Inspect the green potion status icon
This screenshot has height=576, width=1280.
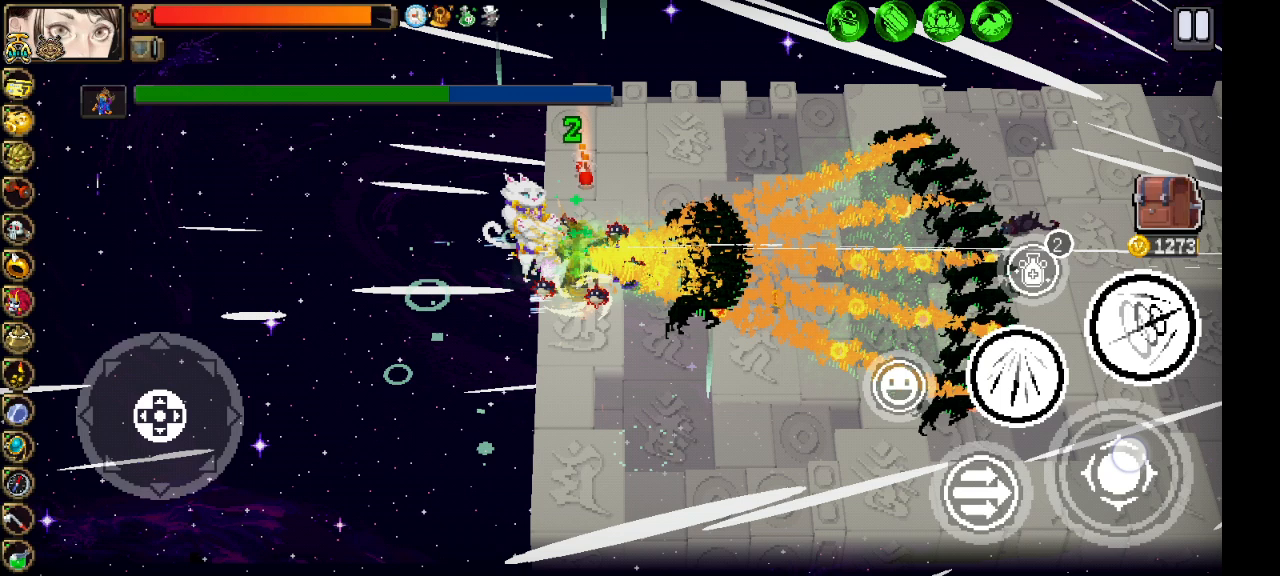click(466, 16)
